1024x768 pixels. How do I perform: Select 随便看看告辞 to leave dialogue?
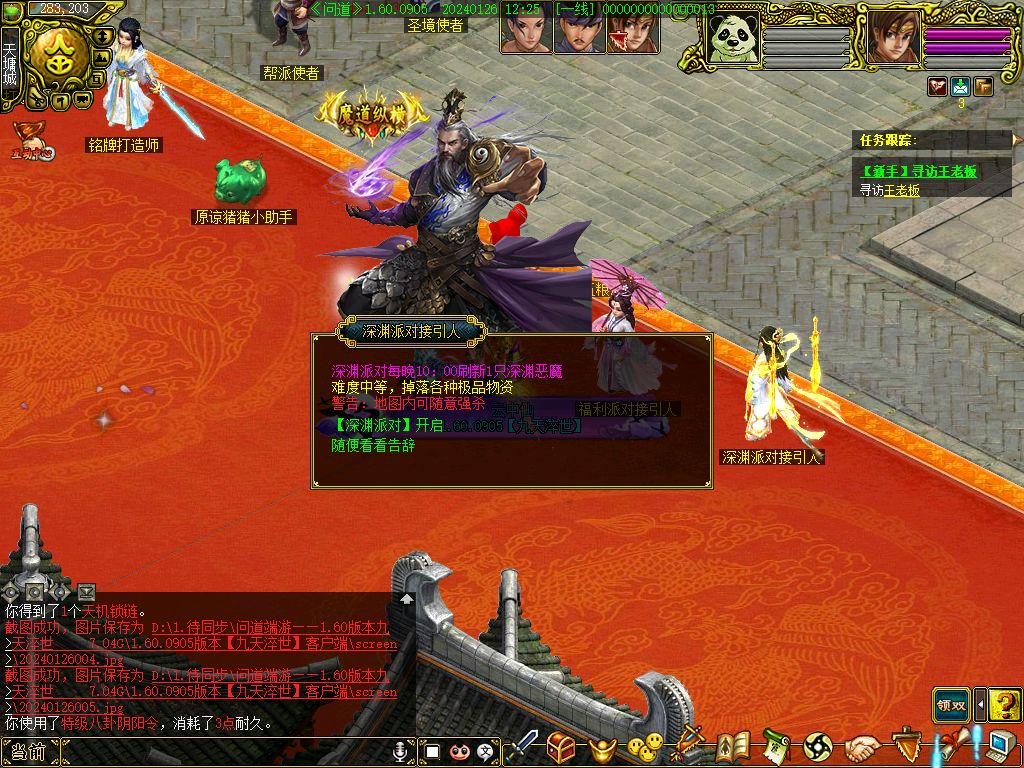(x=373, y=446)
